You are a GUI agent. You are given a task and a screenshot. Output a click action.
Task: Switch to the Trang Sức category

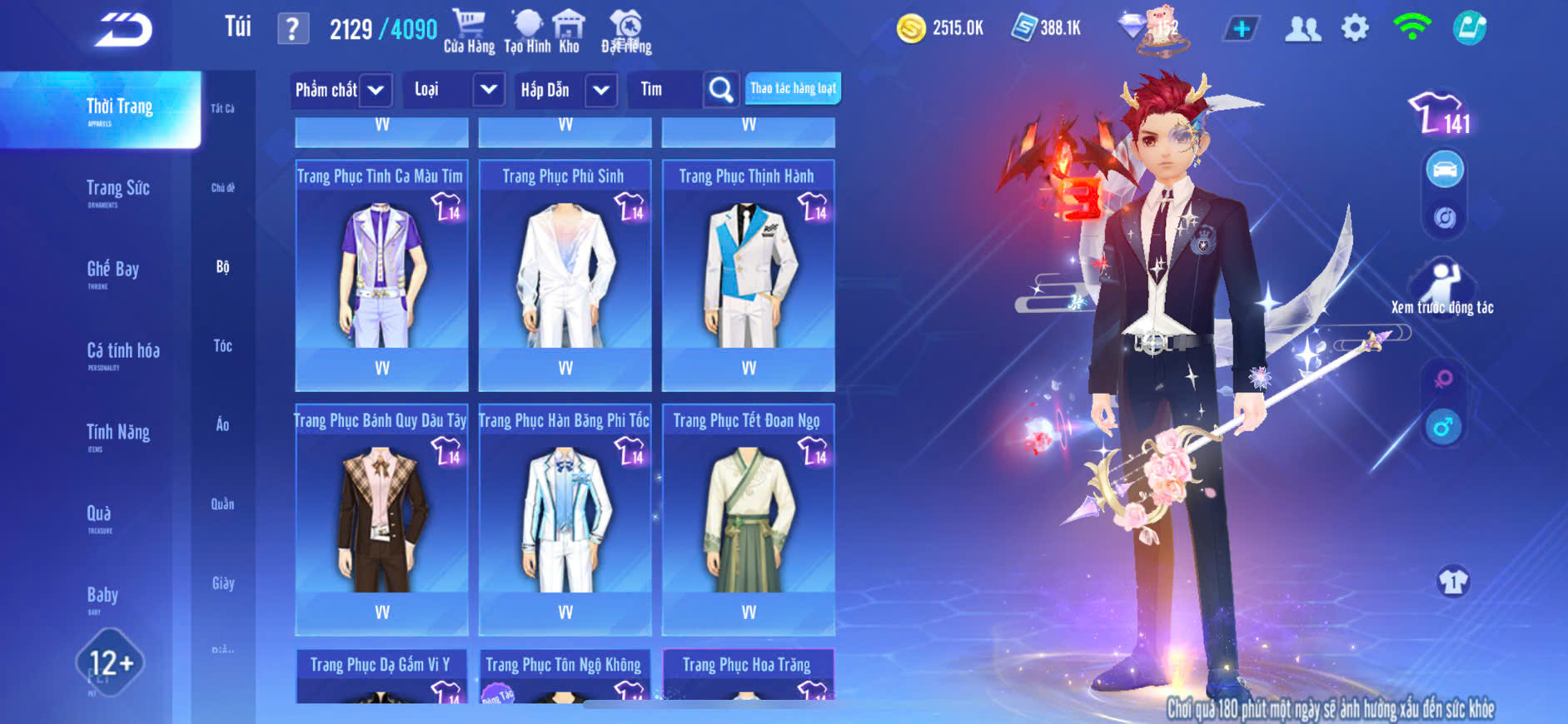tap(117, 190)
